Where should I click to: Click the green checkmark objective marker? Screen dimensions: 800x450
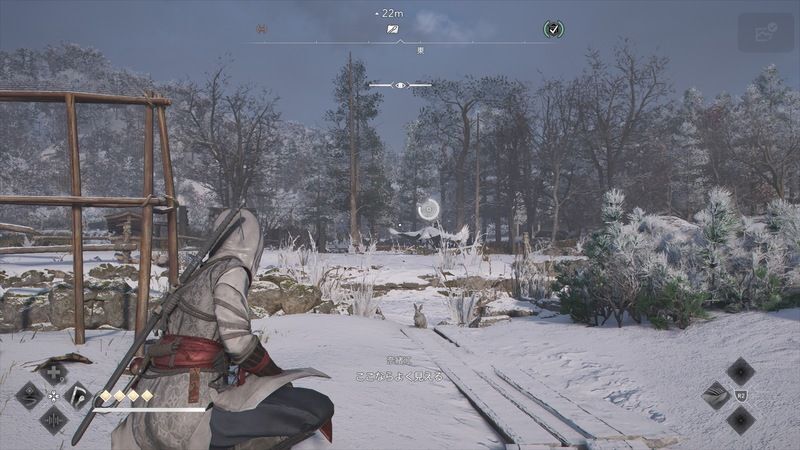pyautogui.click(x=553, y=29)
